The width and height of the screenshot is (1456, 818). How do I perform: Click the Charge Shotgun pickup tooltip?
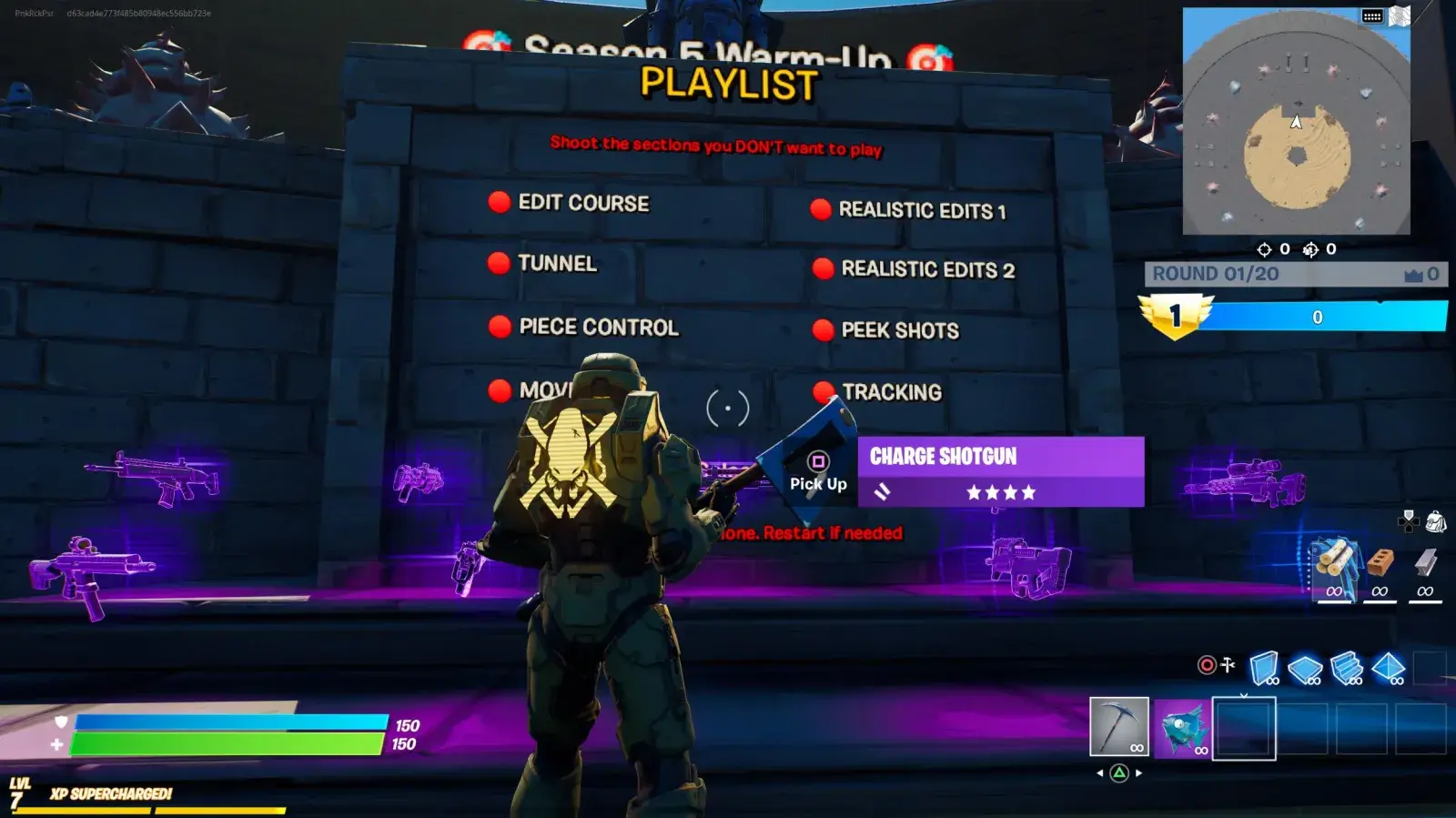pyautogui.click(x=1000, y=471)
